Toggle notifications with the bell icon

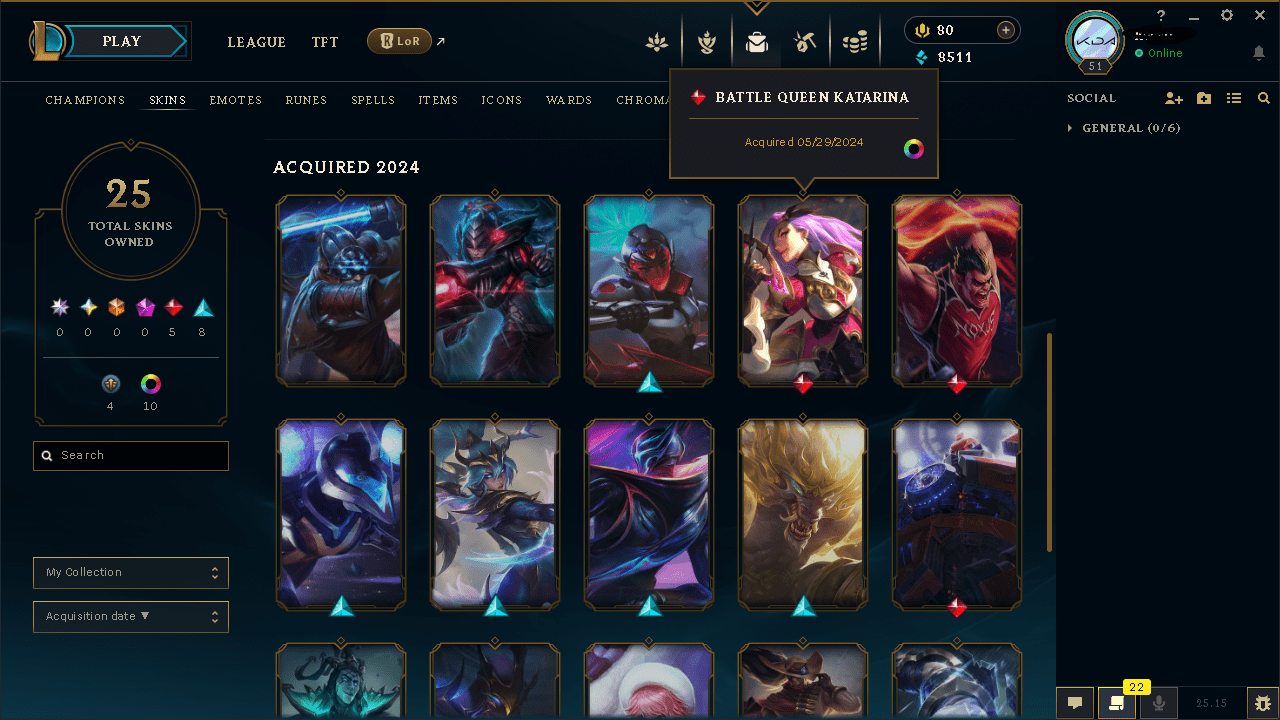pos(1258,52)
